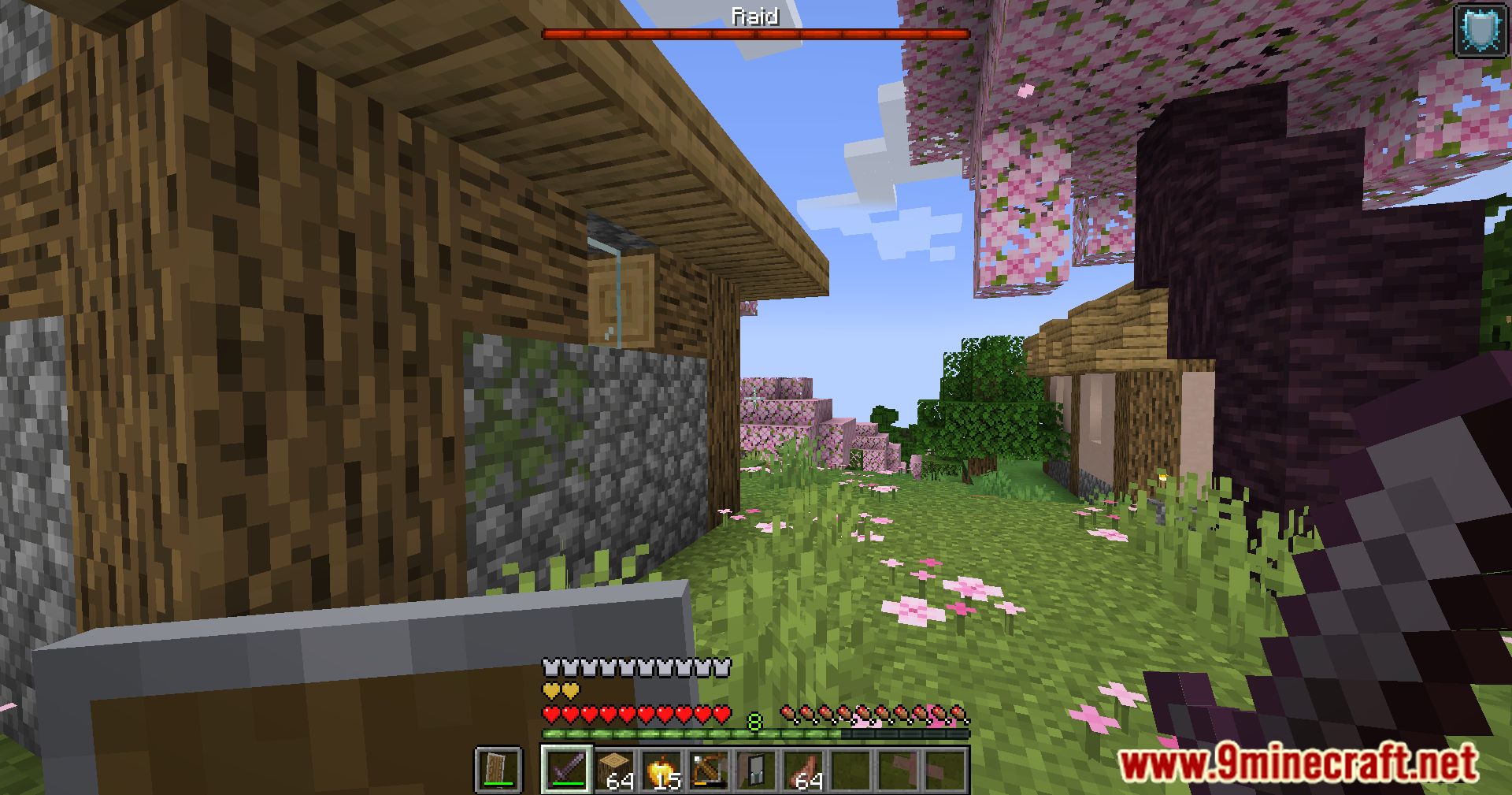
Task: Select the cooked porkchop stack of 64
Action: coord(806,771)
